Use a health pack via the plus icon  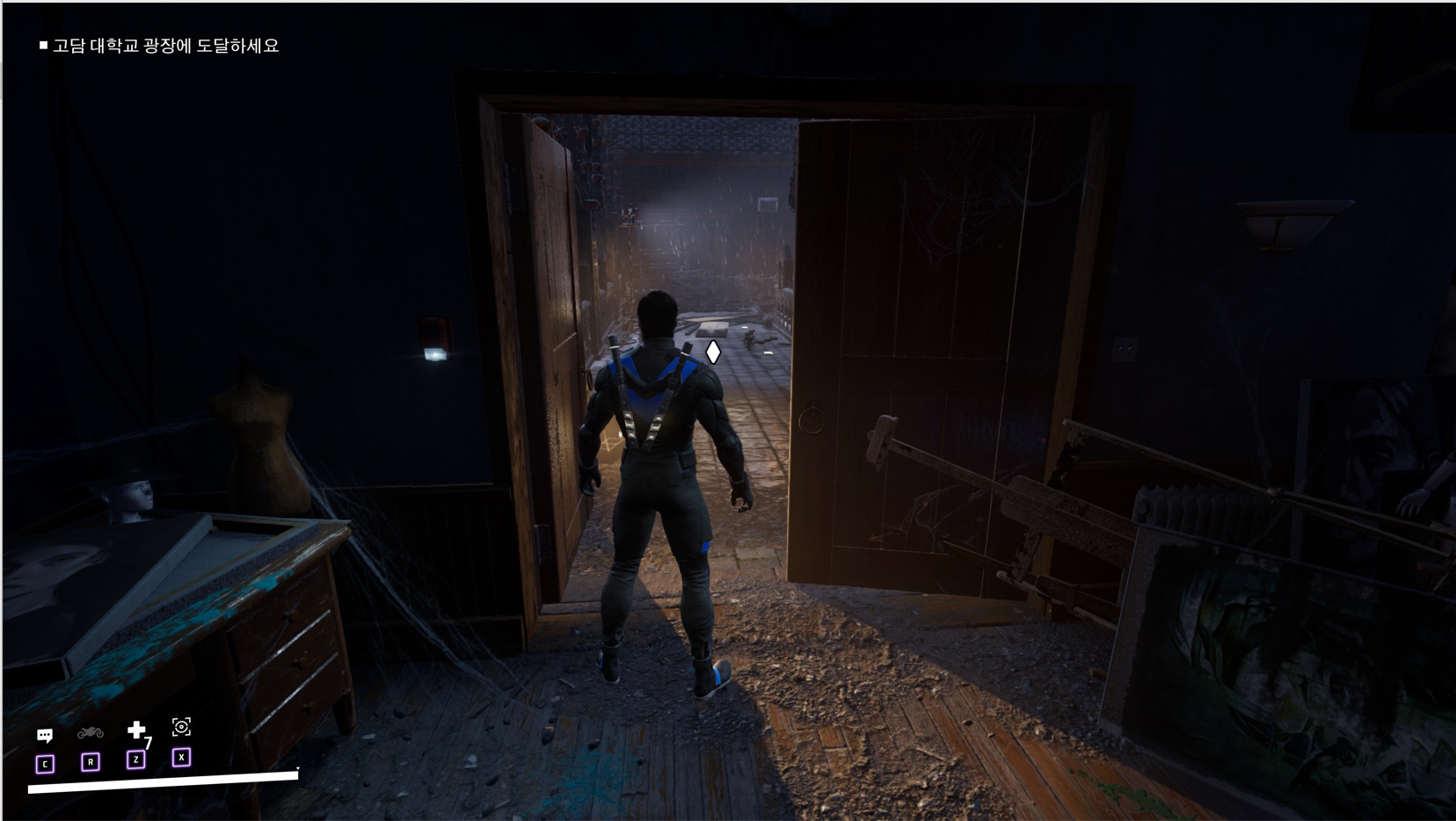click(136, 730)
